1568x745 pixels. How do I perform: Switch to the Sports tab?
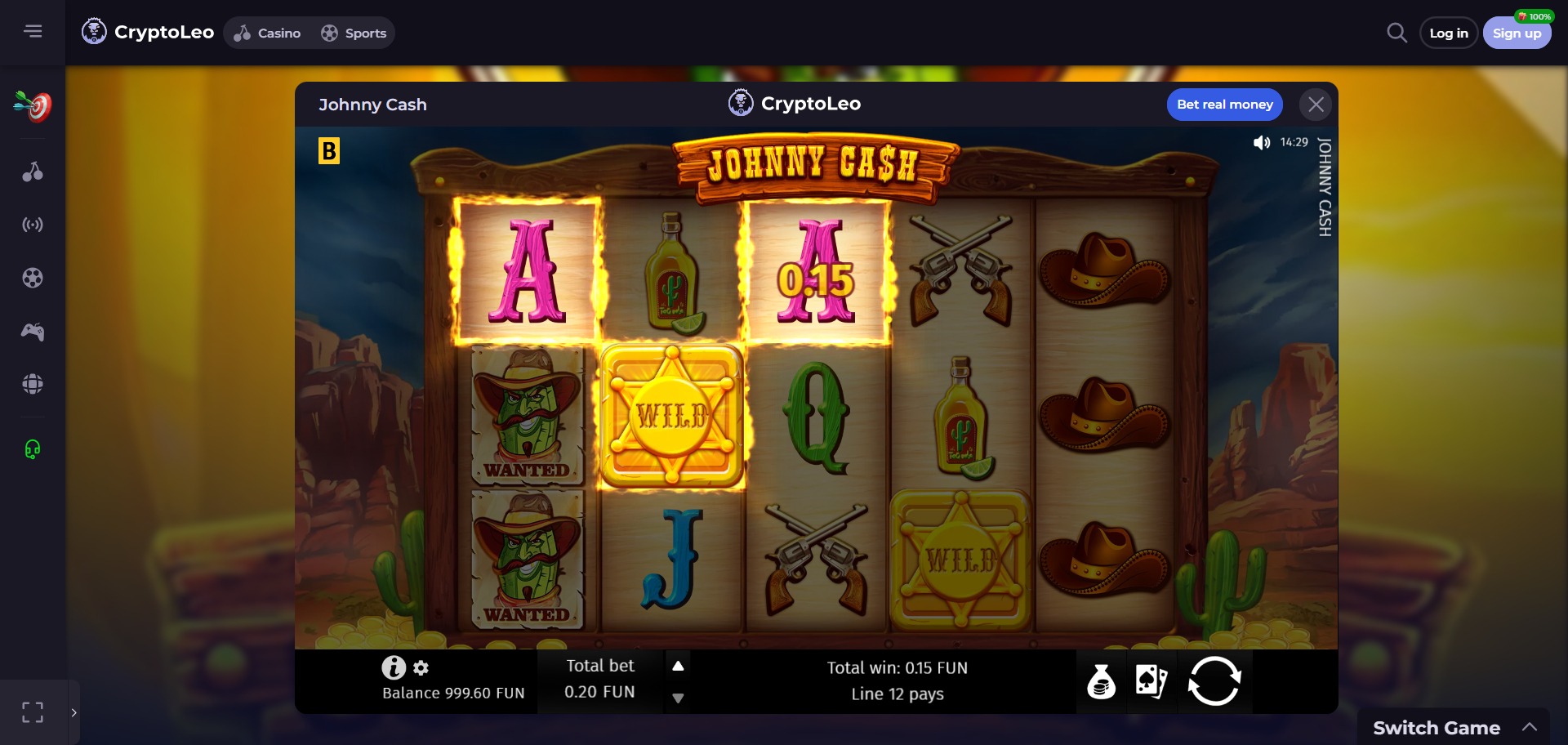click(354, 33)
